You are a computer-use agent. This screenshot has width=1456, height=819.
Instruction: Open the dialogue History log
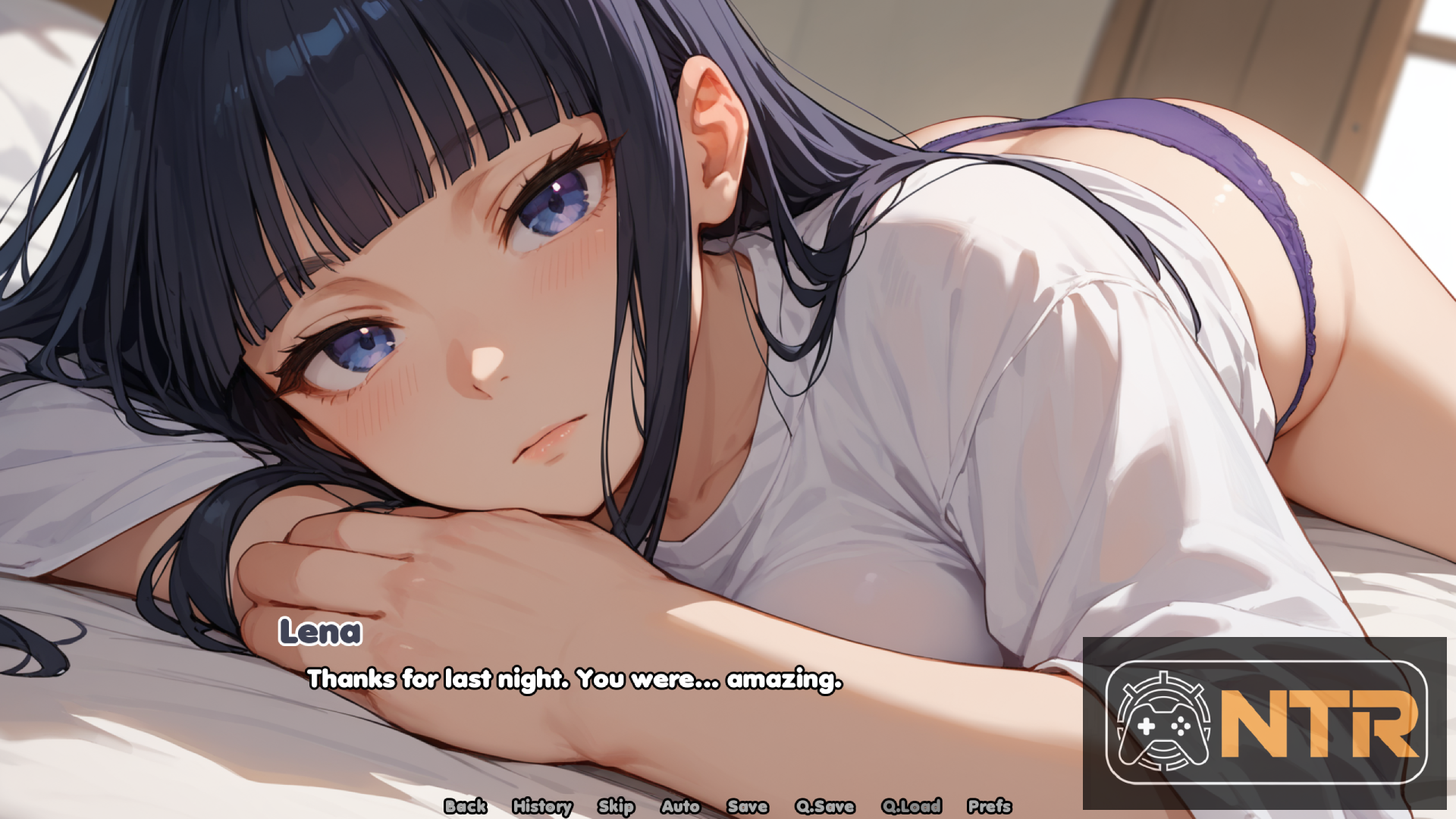pos(542,807)
